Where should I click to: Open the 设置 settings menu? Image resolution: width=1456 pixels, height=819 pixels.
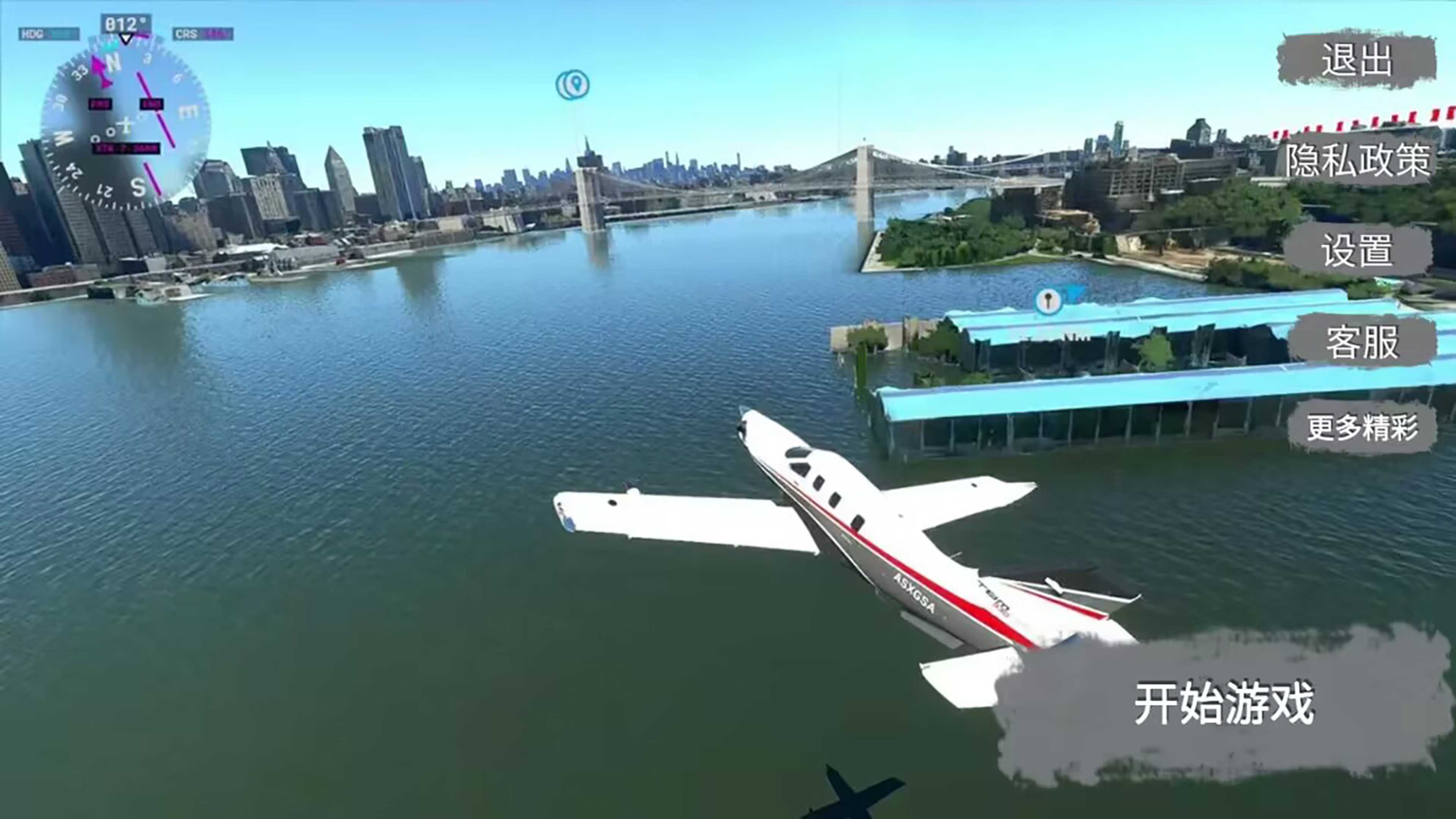click(1357, 250)
